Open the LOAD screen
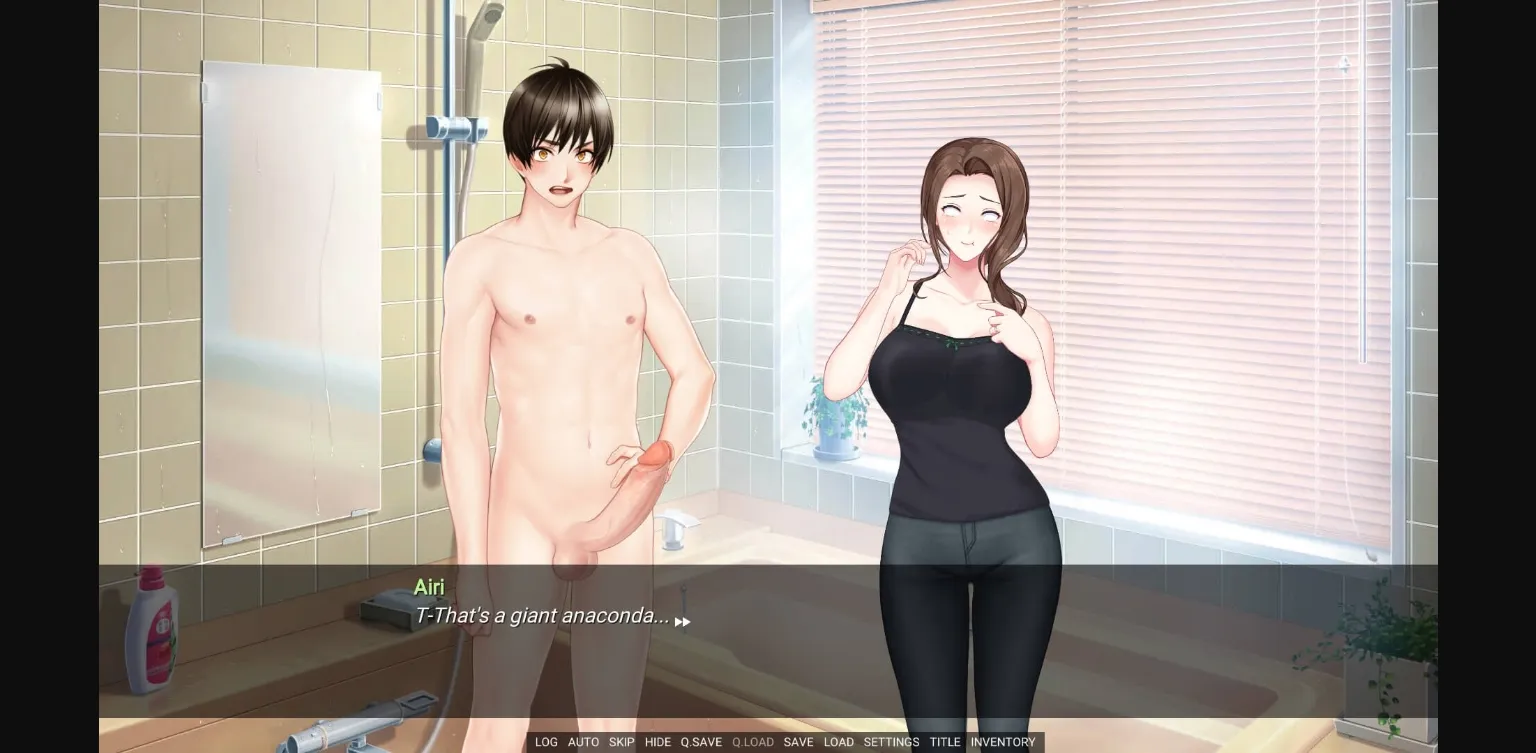Screen dimensions: 1536x753 click(x=839, y=742)
